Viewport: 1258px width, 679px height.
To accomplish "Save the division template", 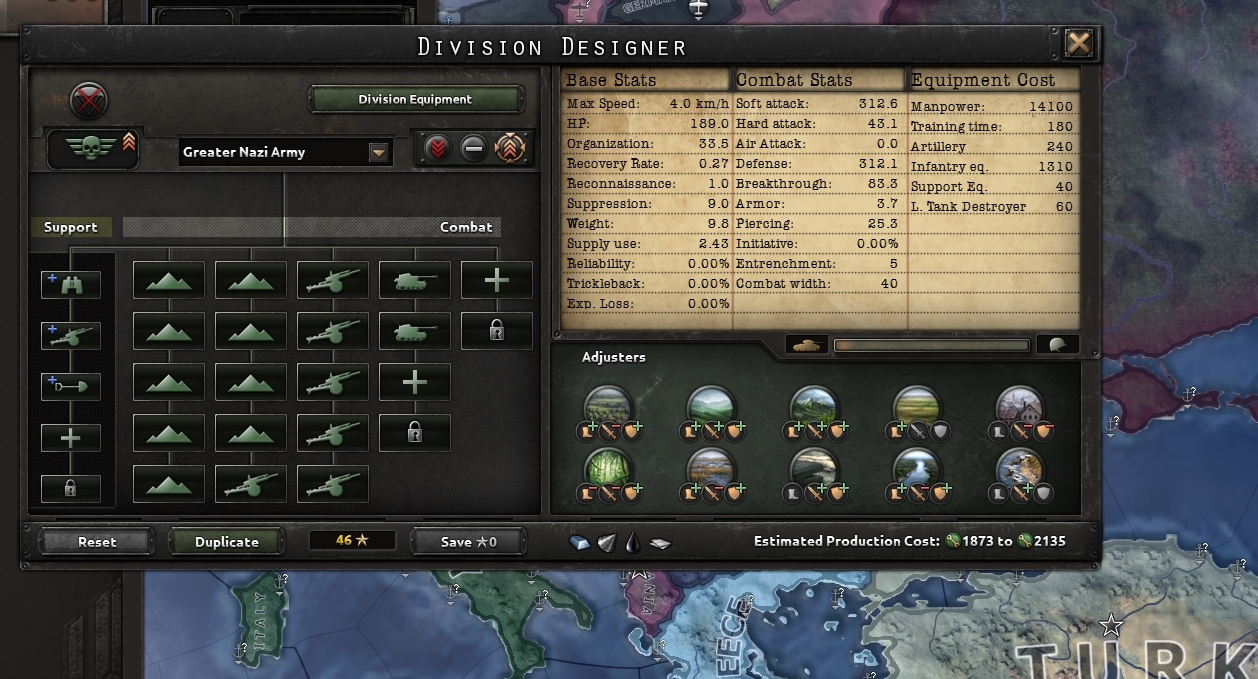I will [x=468, y=541].
